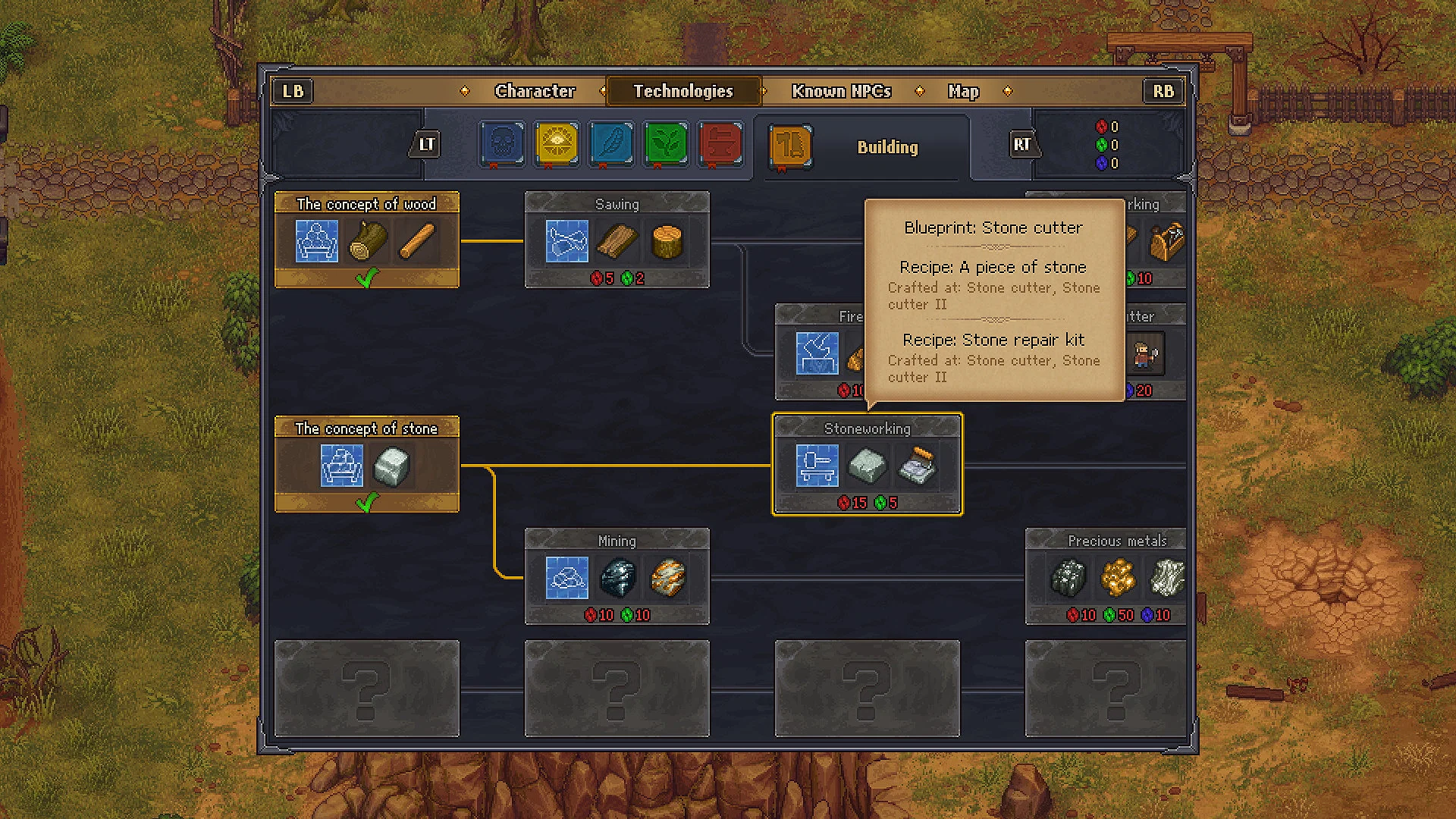Click the checkmark under The concept of stone
The width and height of the screenshot is (1456, 819).
click(367, 500)
